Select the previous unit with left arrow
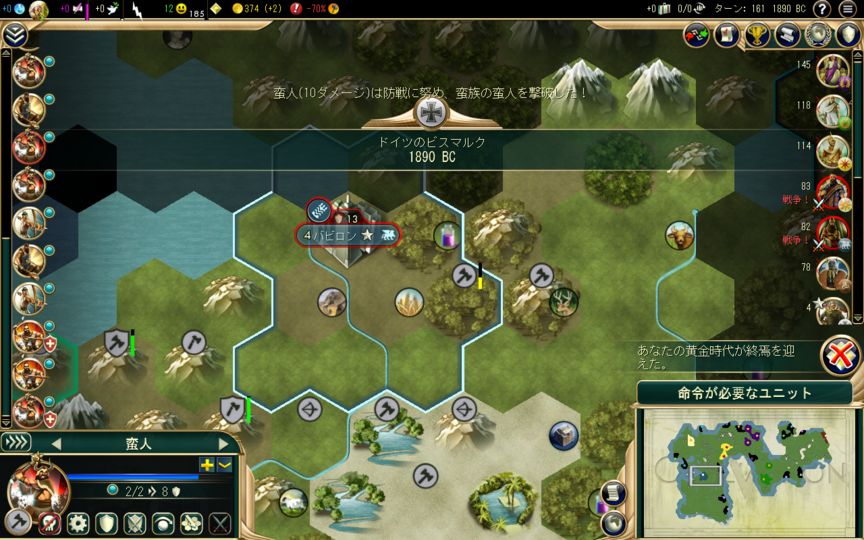The height and width of the screenshot is (540, 864). coord(56,443)
